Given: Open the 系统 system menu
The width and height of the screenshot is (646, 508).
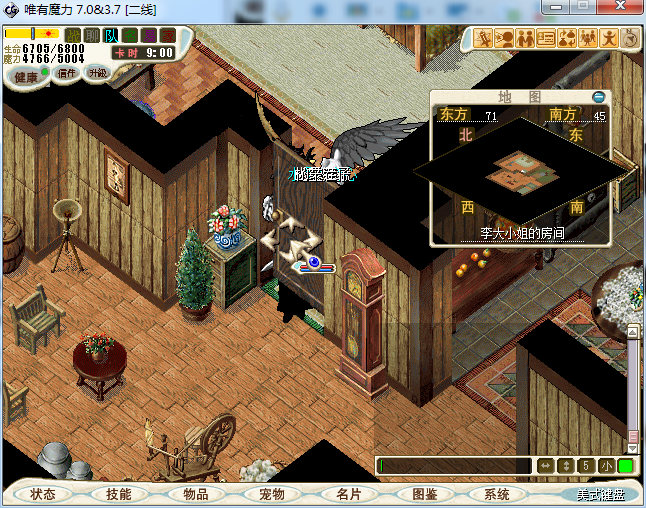Looking at the screenshot, I should 497,494.
